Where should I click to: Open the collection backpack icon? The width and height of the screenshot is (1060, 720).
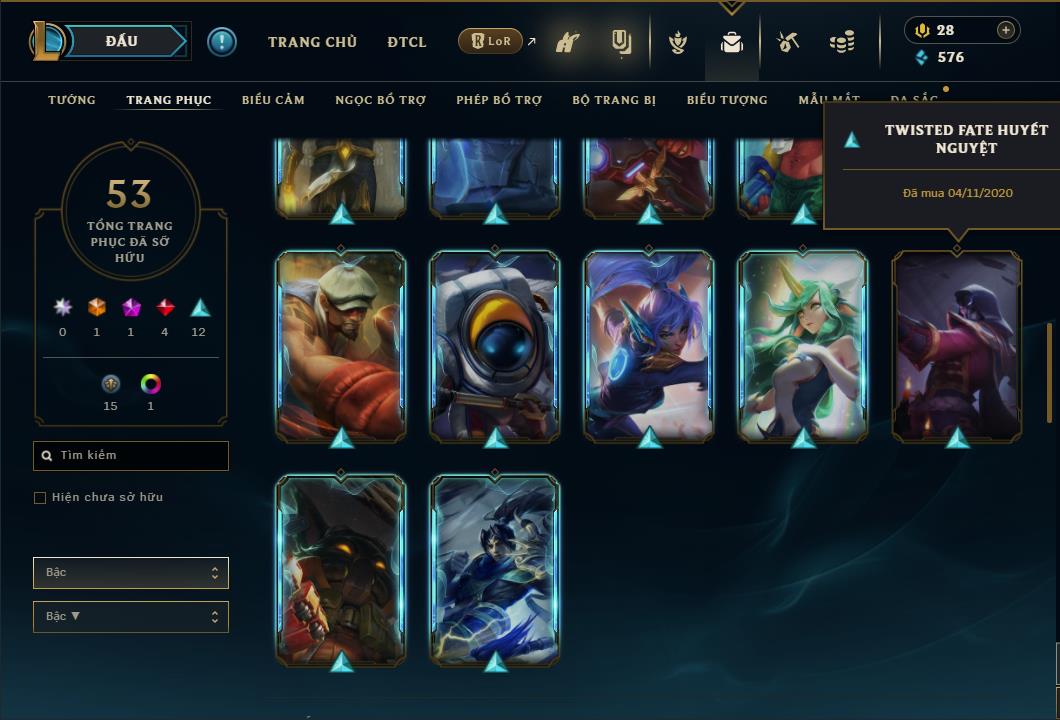[x=732, y=43]
